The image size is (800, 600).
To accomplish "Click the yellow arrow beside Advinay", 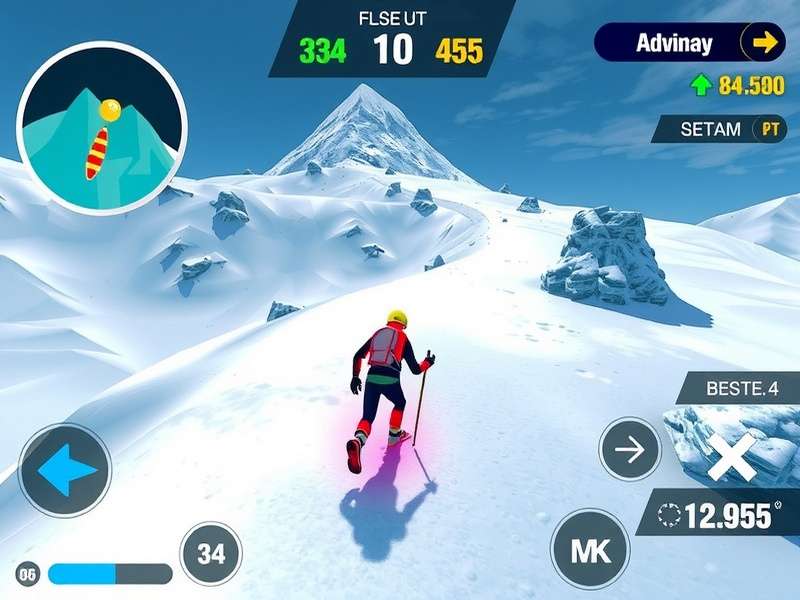I will click(764, 42).
